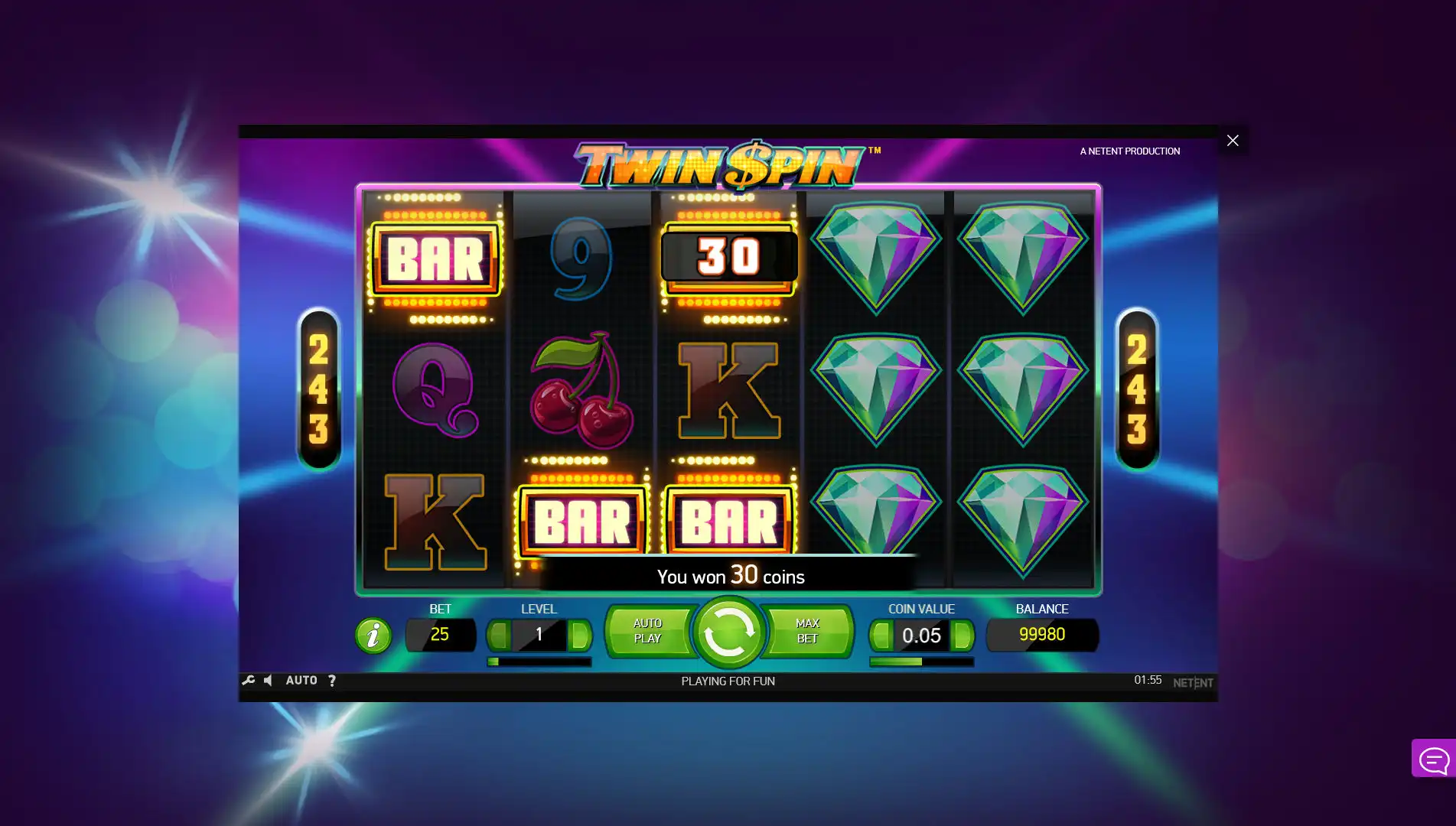
Task: Raise the Coin Value
Action: point(962,635)
